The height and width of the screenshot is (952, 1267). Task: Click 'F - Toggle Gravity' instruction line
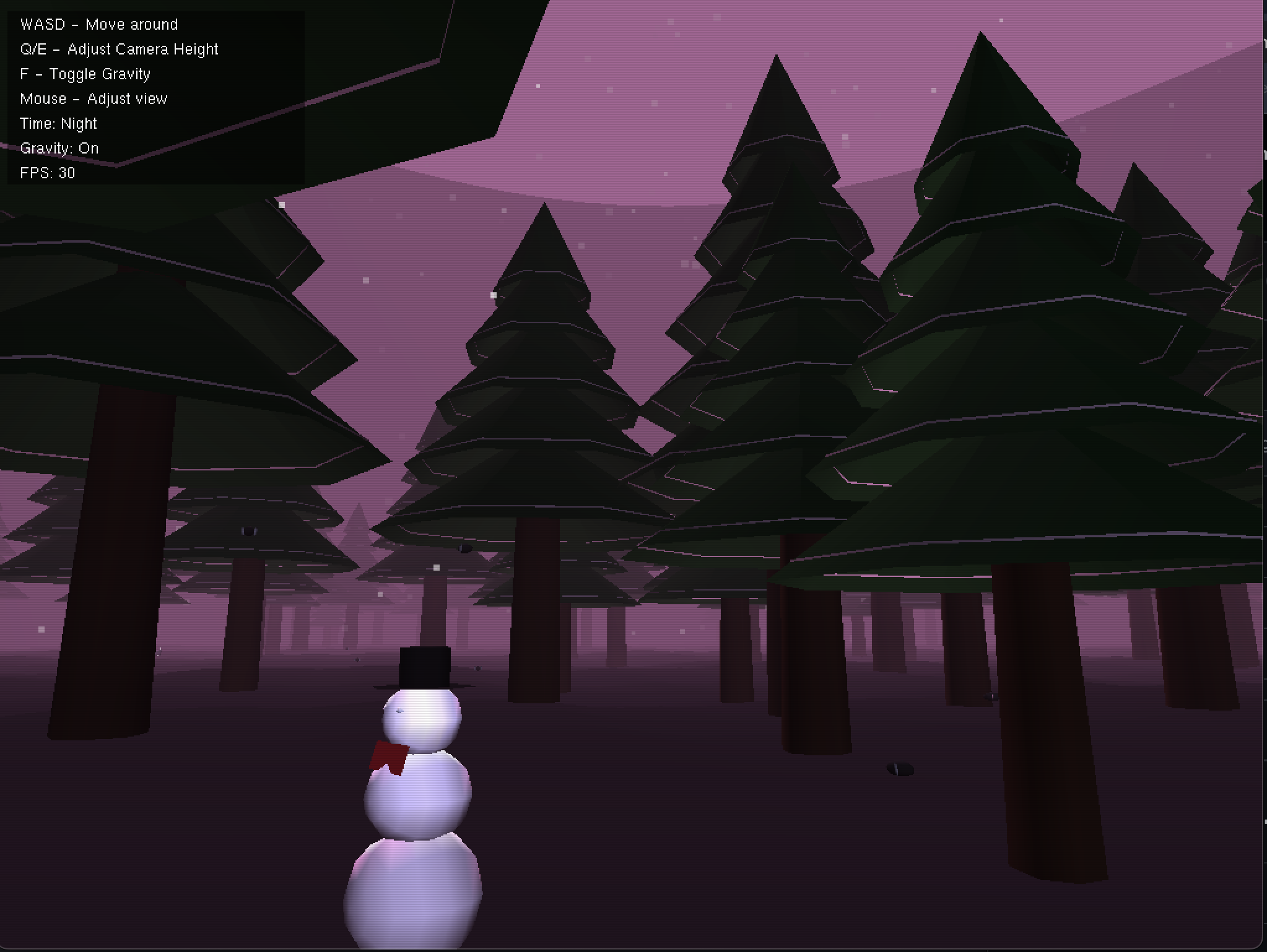pyautogui.click(x=85, y=74)
